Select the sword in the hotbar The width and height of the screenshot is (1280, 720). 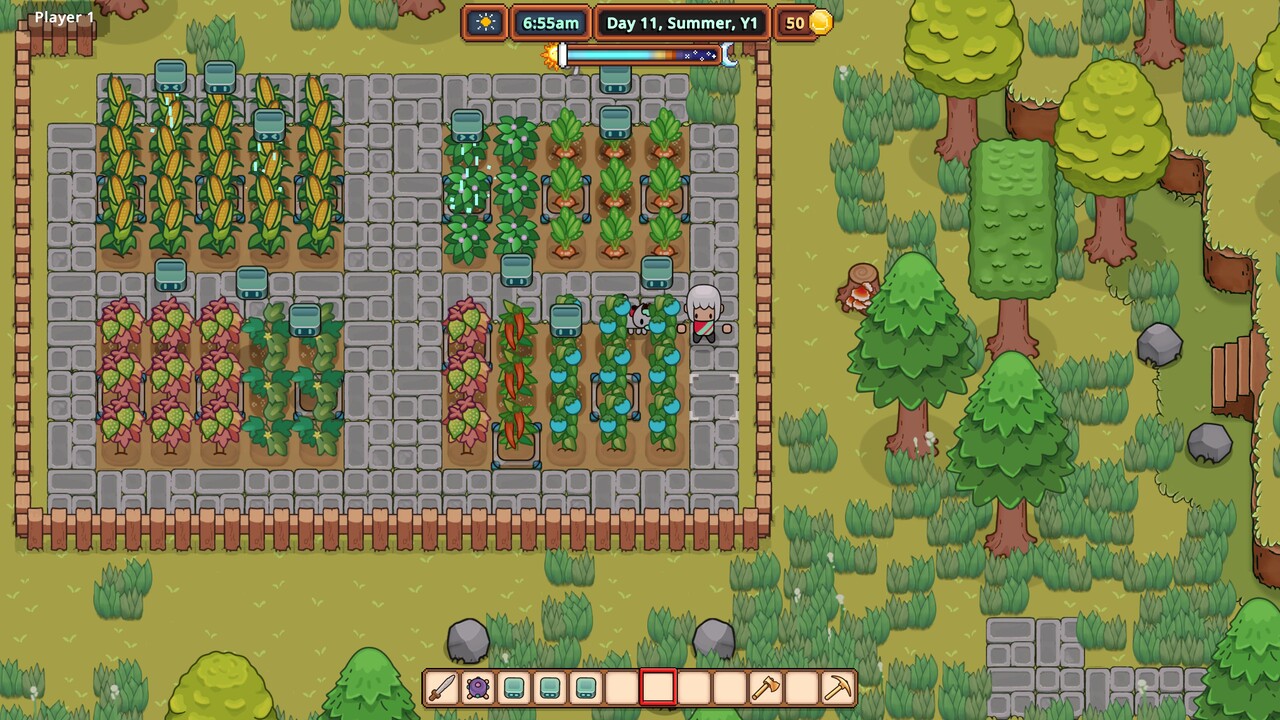(x=441, y=687)
